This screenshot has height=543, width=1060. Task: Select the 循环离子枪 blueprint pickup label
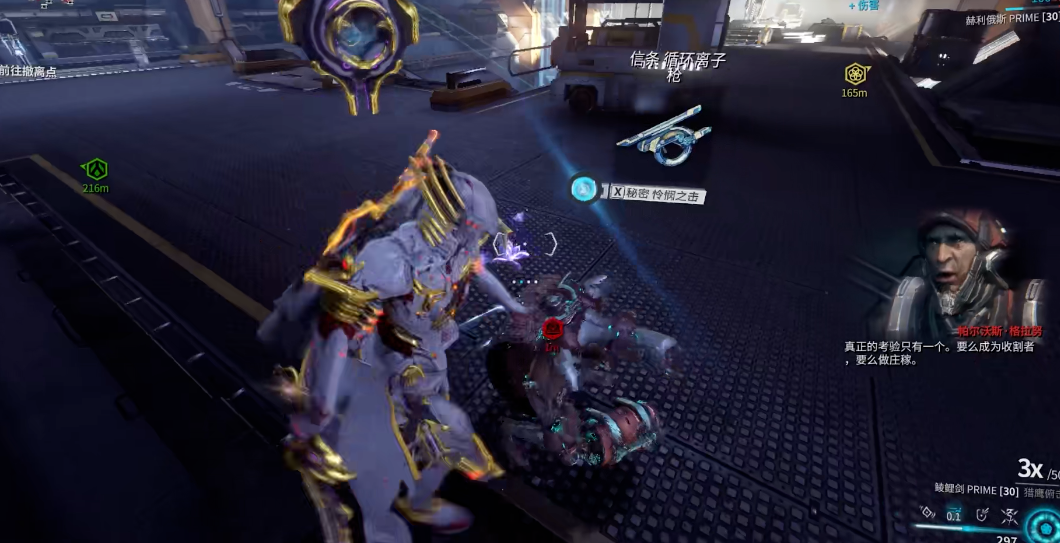[677, 66]
